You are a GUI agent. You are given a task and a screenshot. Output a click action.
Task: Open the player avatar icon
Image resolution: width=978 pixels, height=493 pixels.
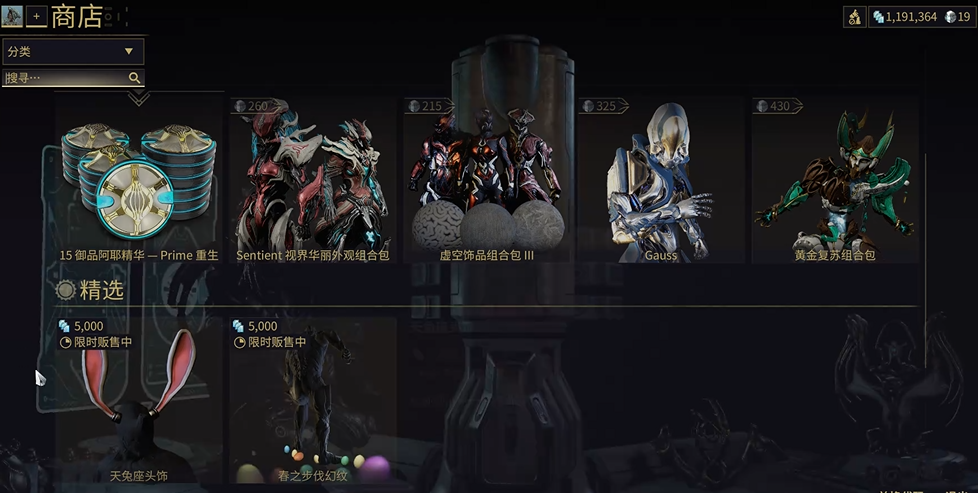[x=13, y=16]
